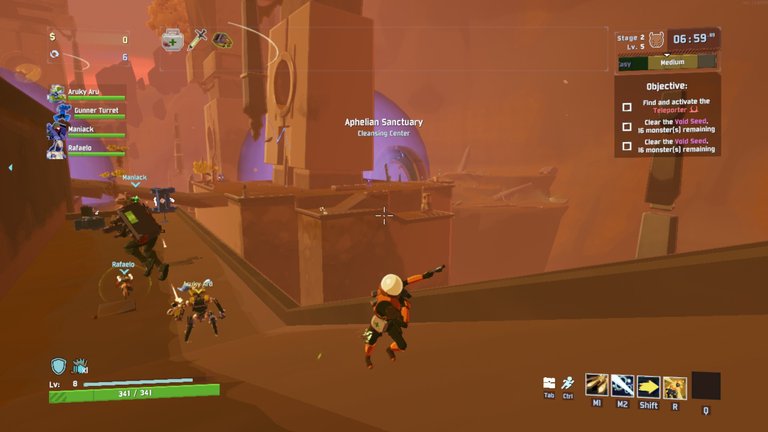Click the small arrow on the left screen edge
Image resolution: width=768 pixels, height=432 pixels.
pyautogui.click(x=10, y=168)
